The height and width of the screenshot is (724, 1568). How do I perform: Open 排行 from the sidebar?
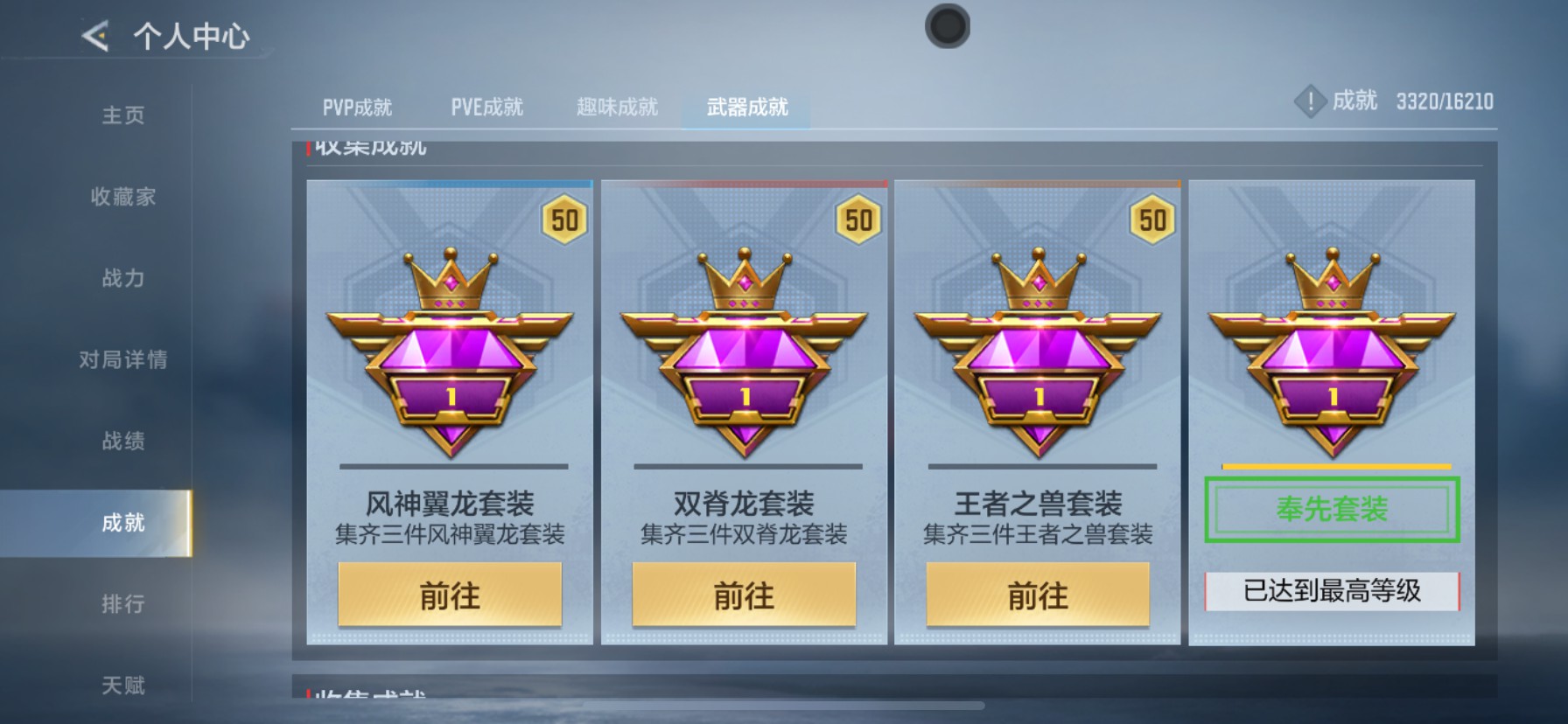click(x=122, y=604)
